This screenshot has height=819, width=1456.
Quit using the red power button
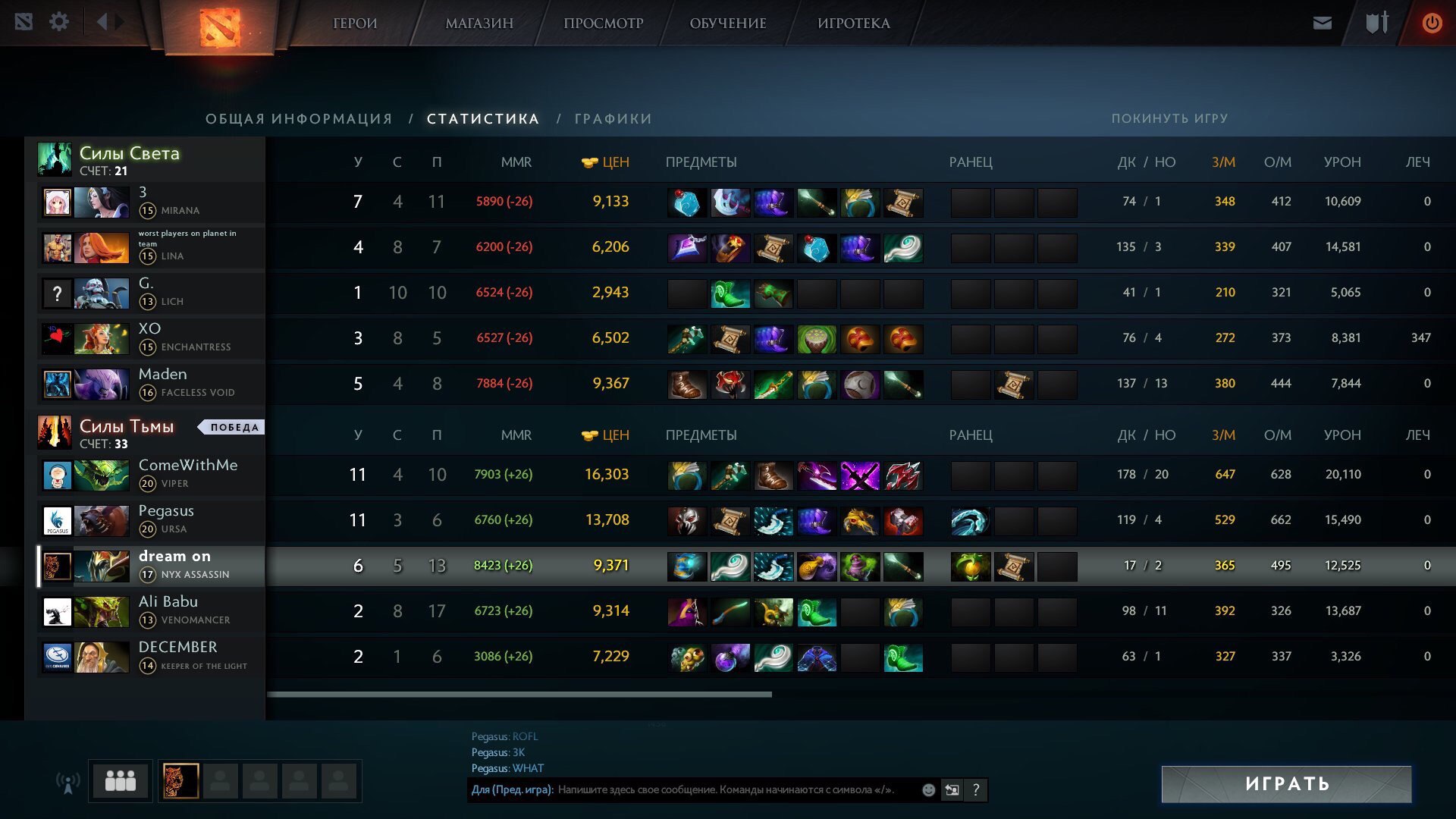point(1431,24)
